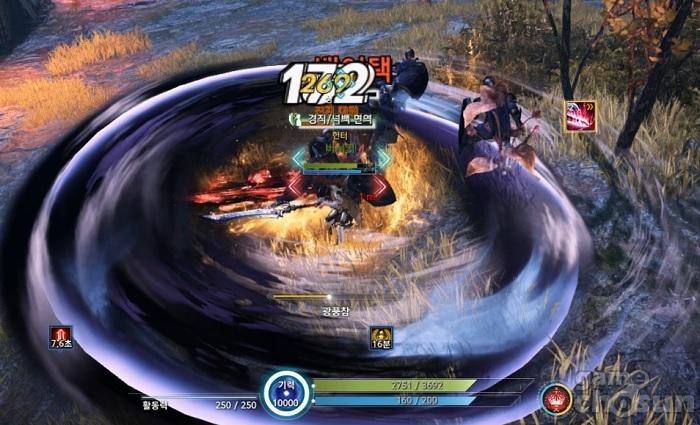The height and width of the screenshot is (425, 700).
Task: Click the golden buff icon showing 16분
Action: pyautogui.click(x=380, y=335)
